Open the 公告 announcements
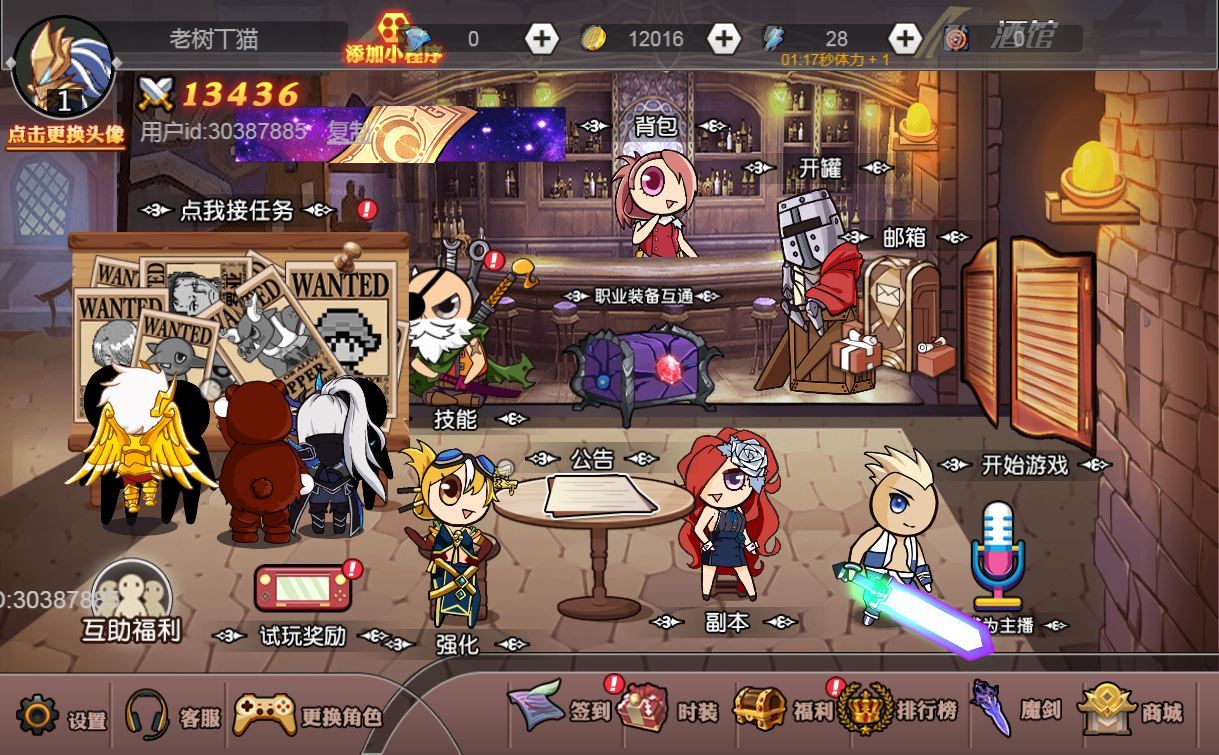Screen dimensions: 1219x755 click(592, 459)
